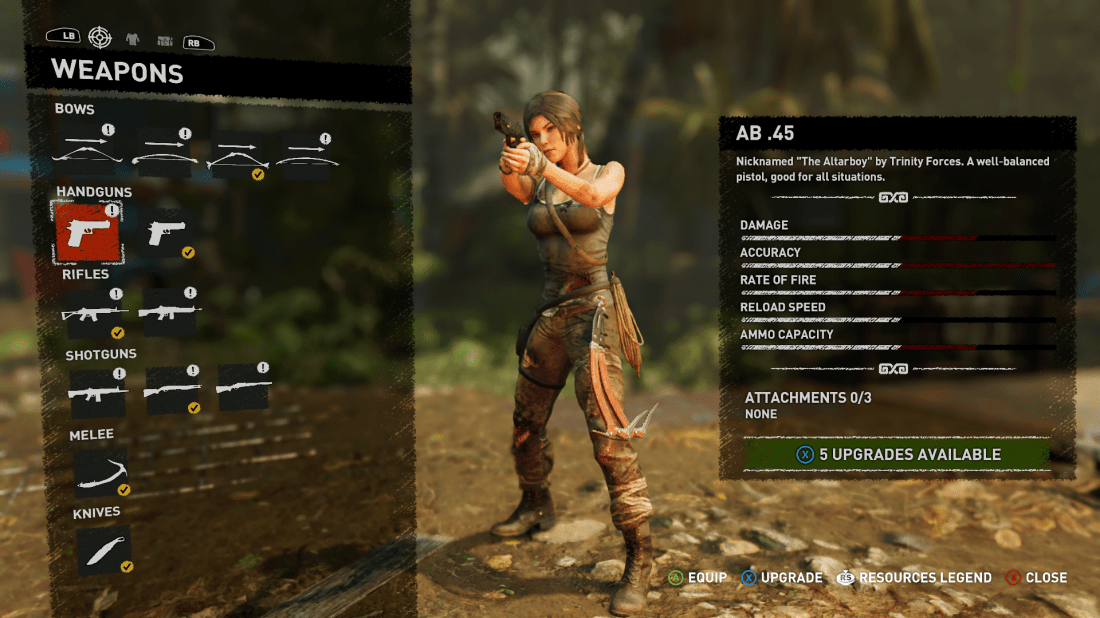1100x618 pixels.
Task: Close the weapons menu
Action: tap(1036, 577)
